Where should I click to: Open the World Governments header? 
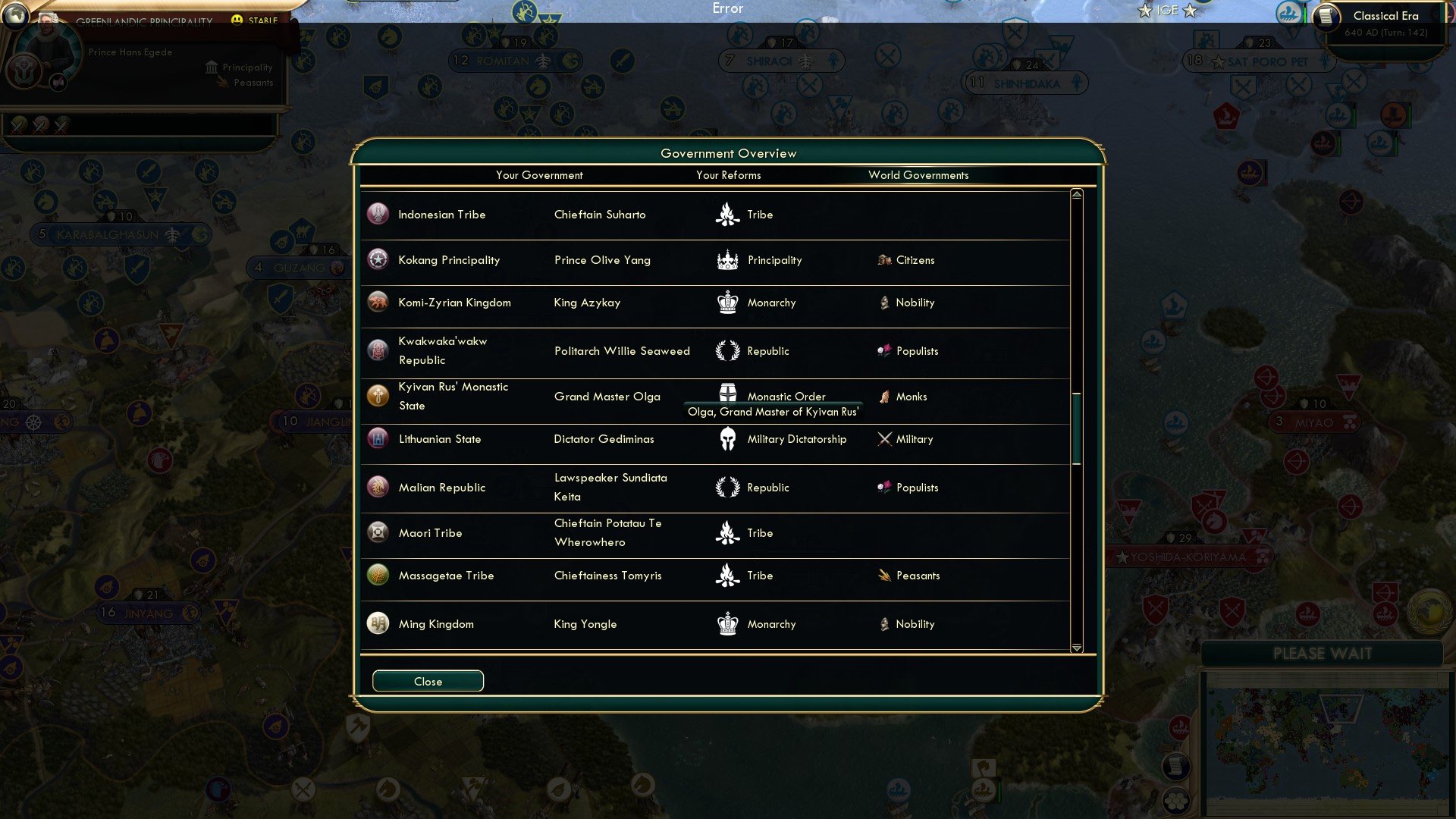pos(918,175)
